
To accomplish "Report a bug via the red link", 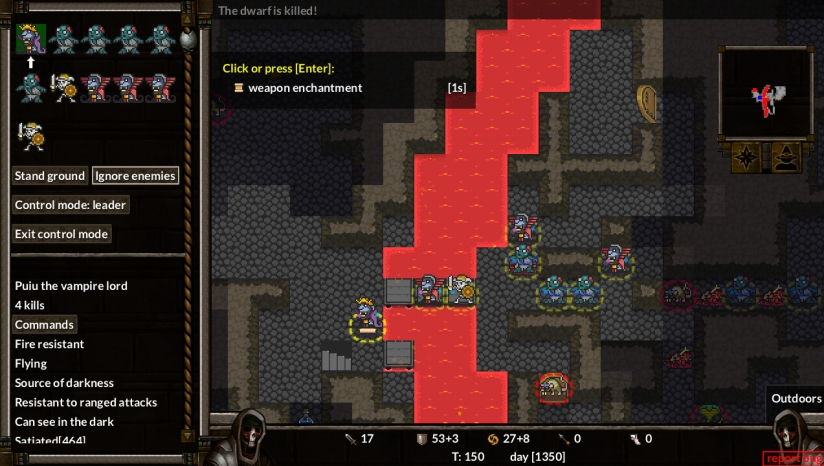I will [x=792, y=458].
